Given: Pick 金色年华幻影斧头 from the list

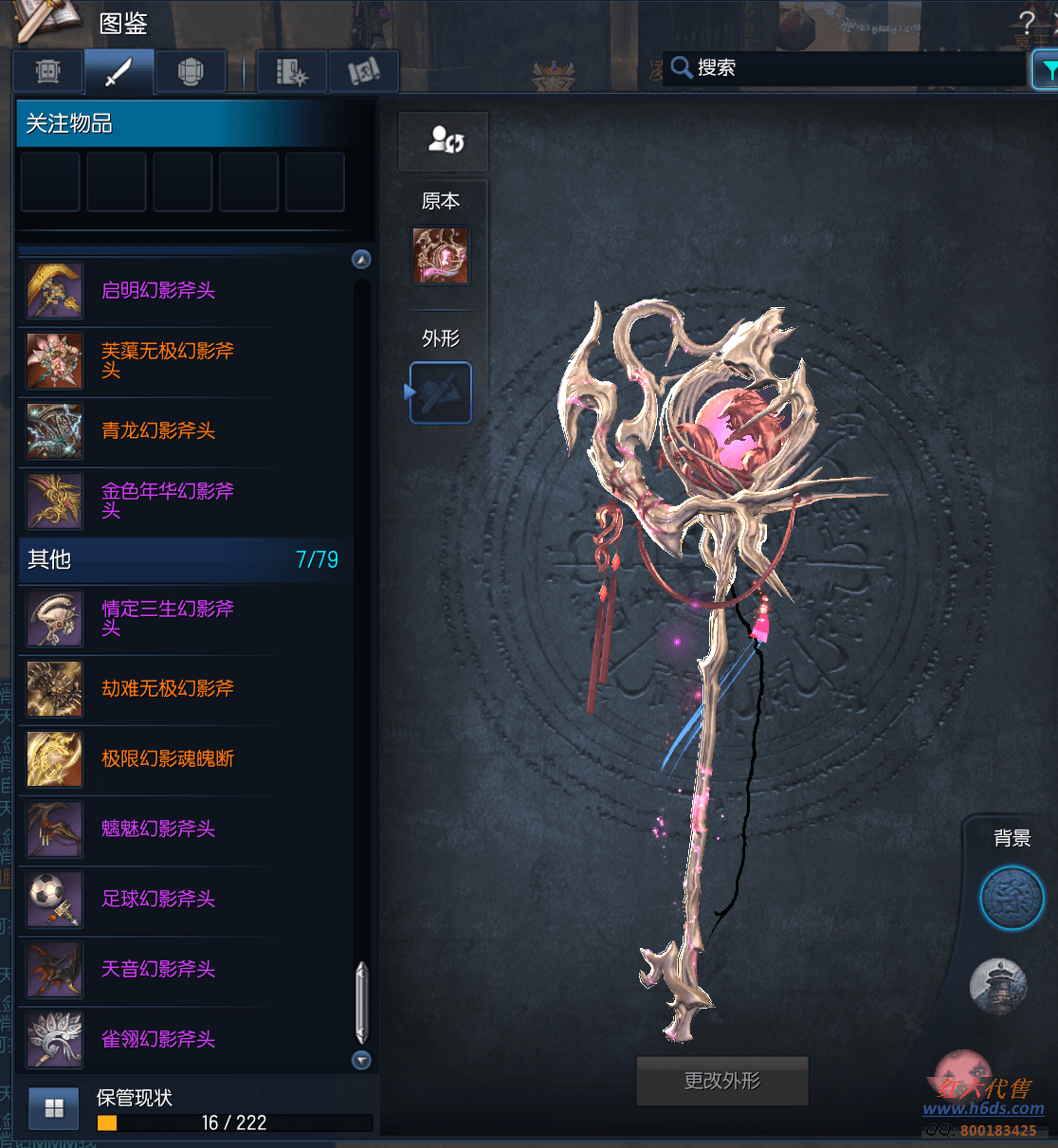Looking at the screenshot, I should click(167, 501).
